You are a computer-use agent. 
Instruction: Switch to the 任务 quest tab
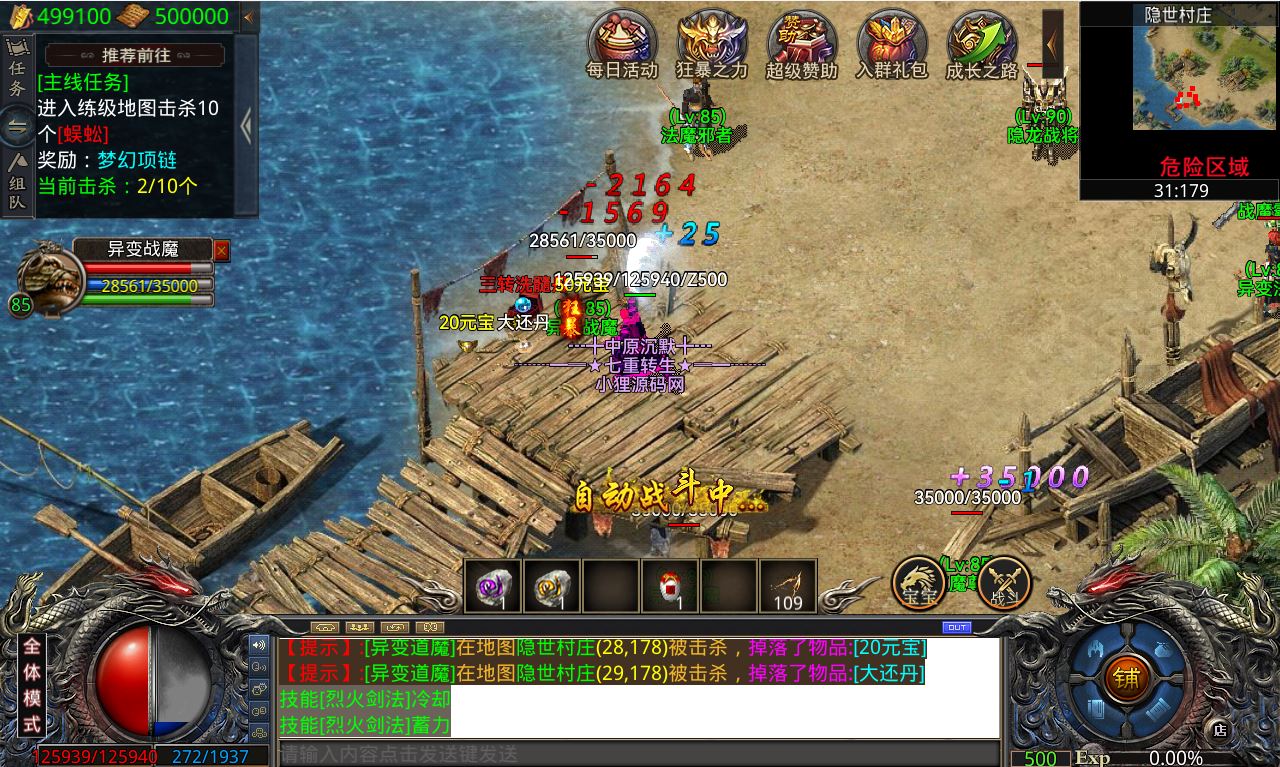coord(17,69)
